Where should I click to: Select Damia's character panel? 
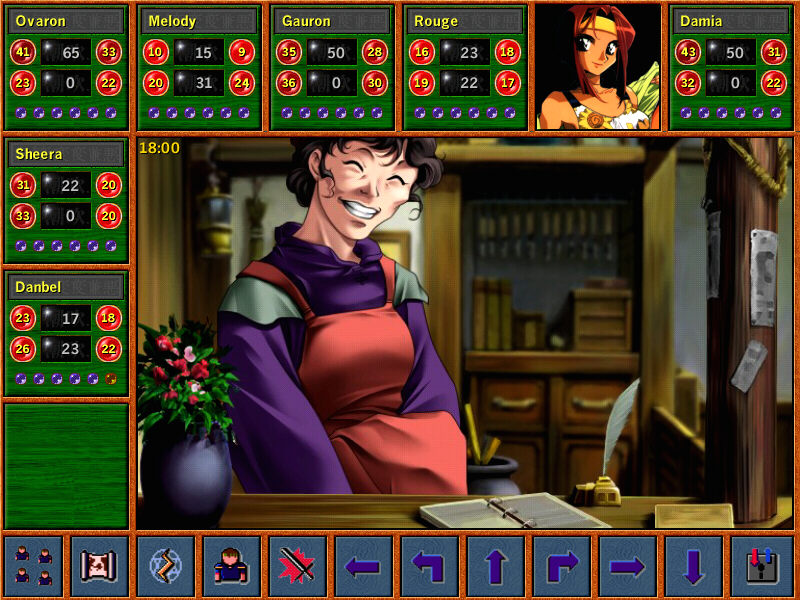click(x=731, y=67)
